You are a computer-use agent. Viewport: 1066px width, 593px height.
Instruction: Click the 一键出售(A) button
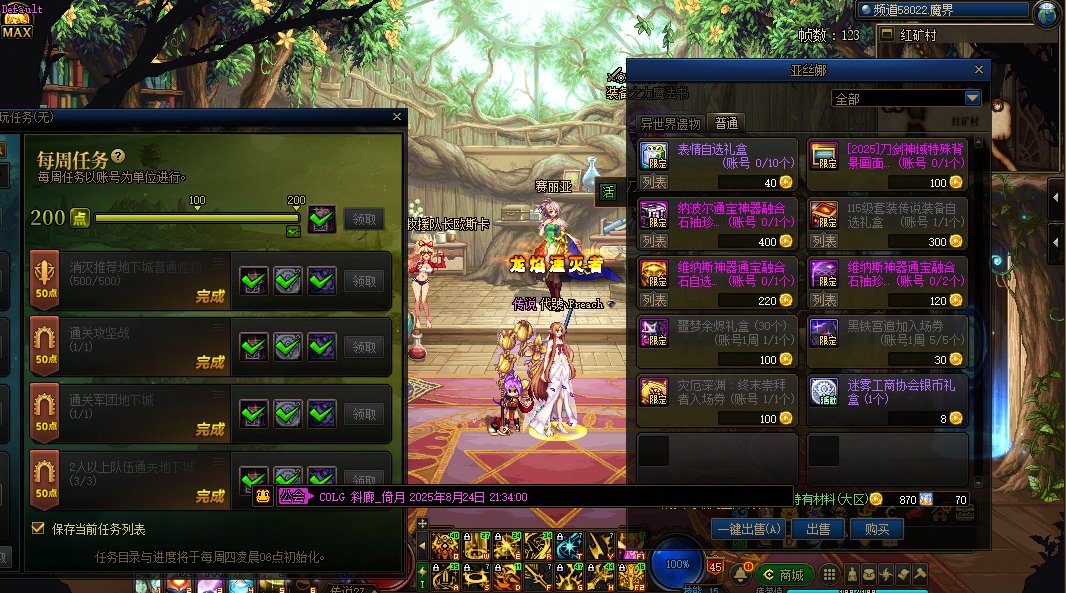point(749,529)
